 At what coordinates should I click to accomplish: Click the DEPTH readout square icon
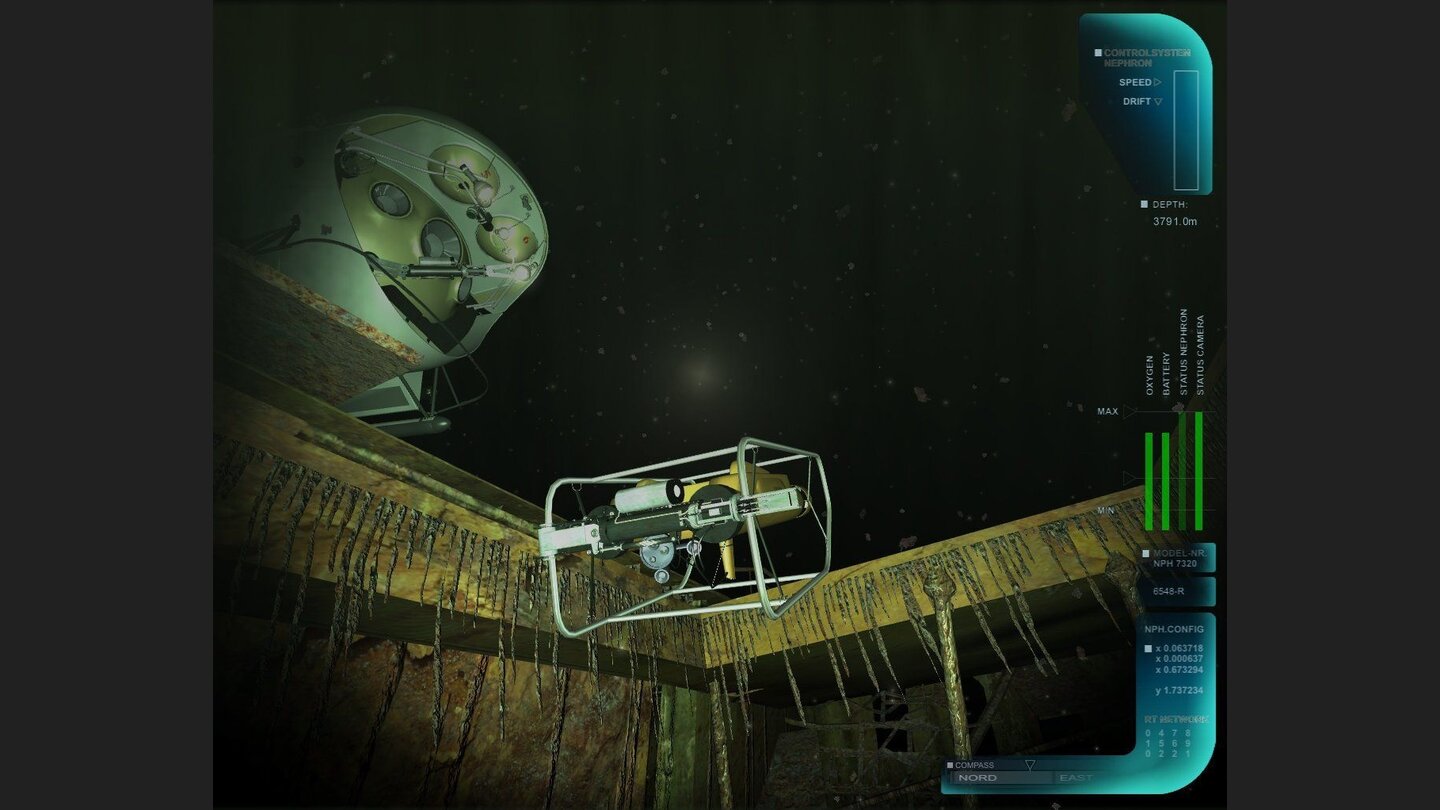click(1144, 203)
